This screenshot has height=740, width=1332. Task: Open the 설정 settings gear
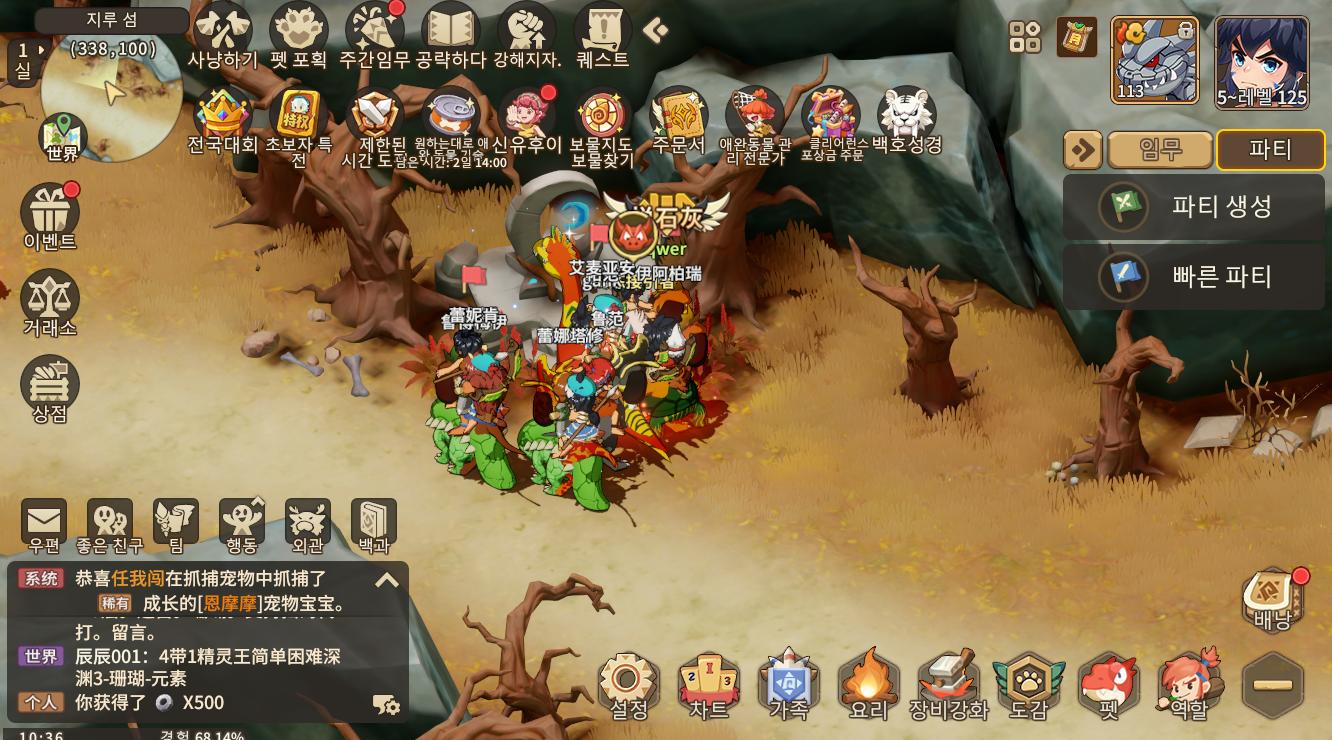(629, 684)
